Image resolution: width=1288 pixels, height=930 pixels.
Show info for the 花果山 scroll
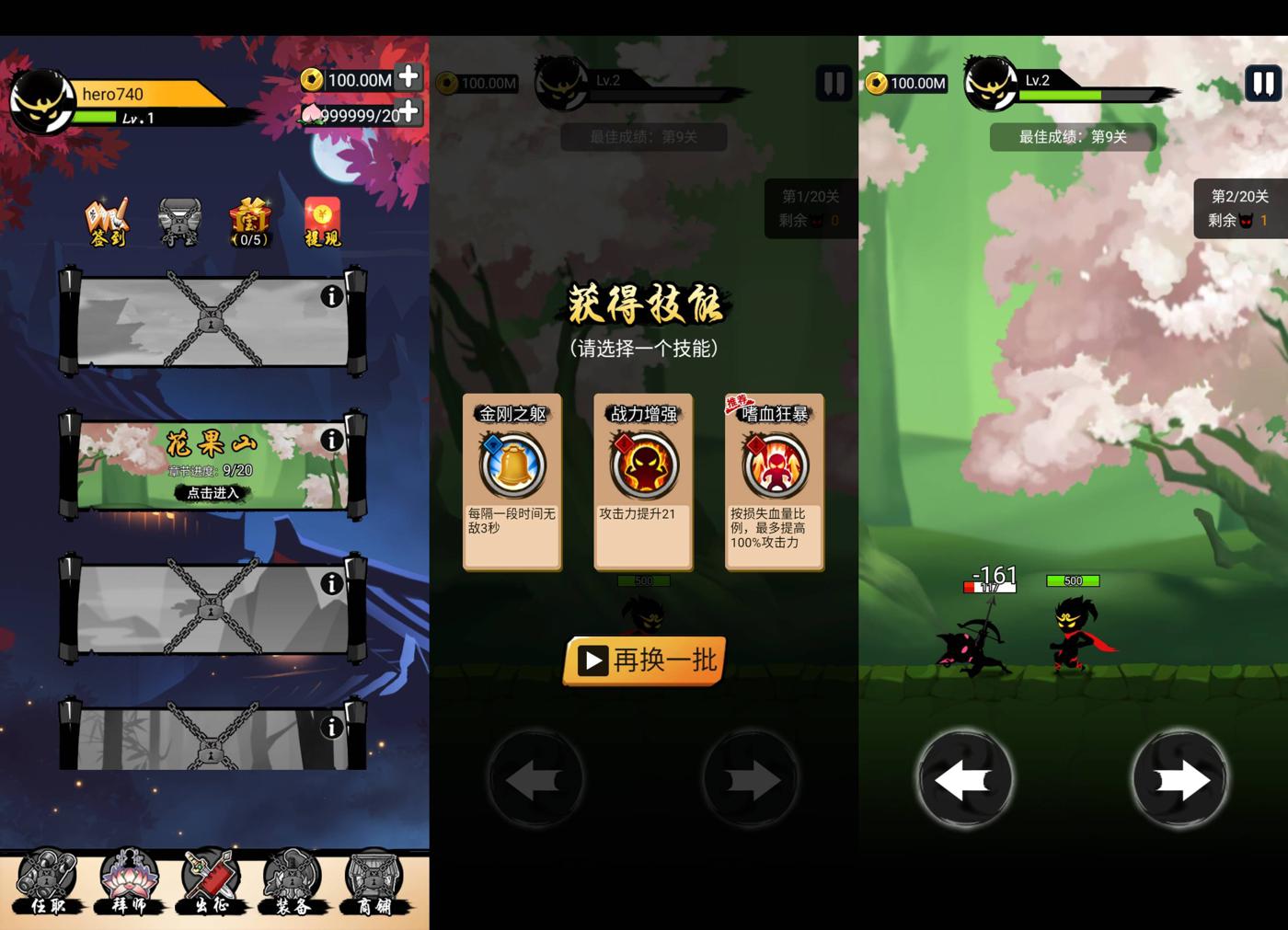tap(331, 441)
